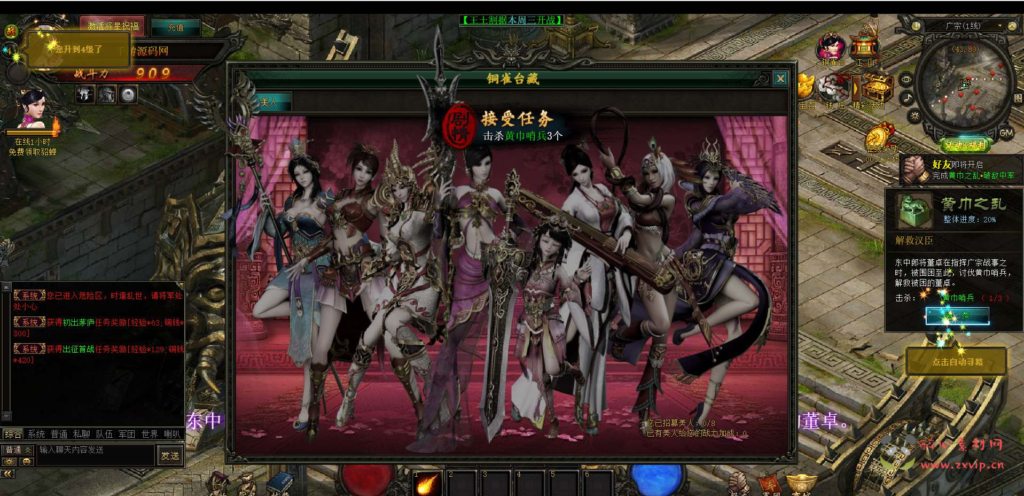Switch chat to the 军团 tab
The image size is (1024, 496).
tap(127, 434)
